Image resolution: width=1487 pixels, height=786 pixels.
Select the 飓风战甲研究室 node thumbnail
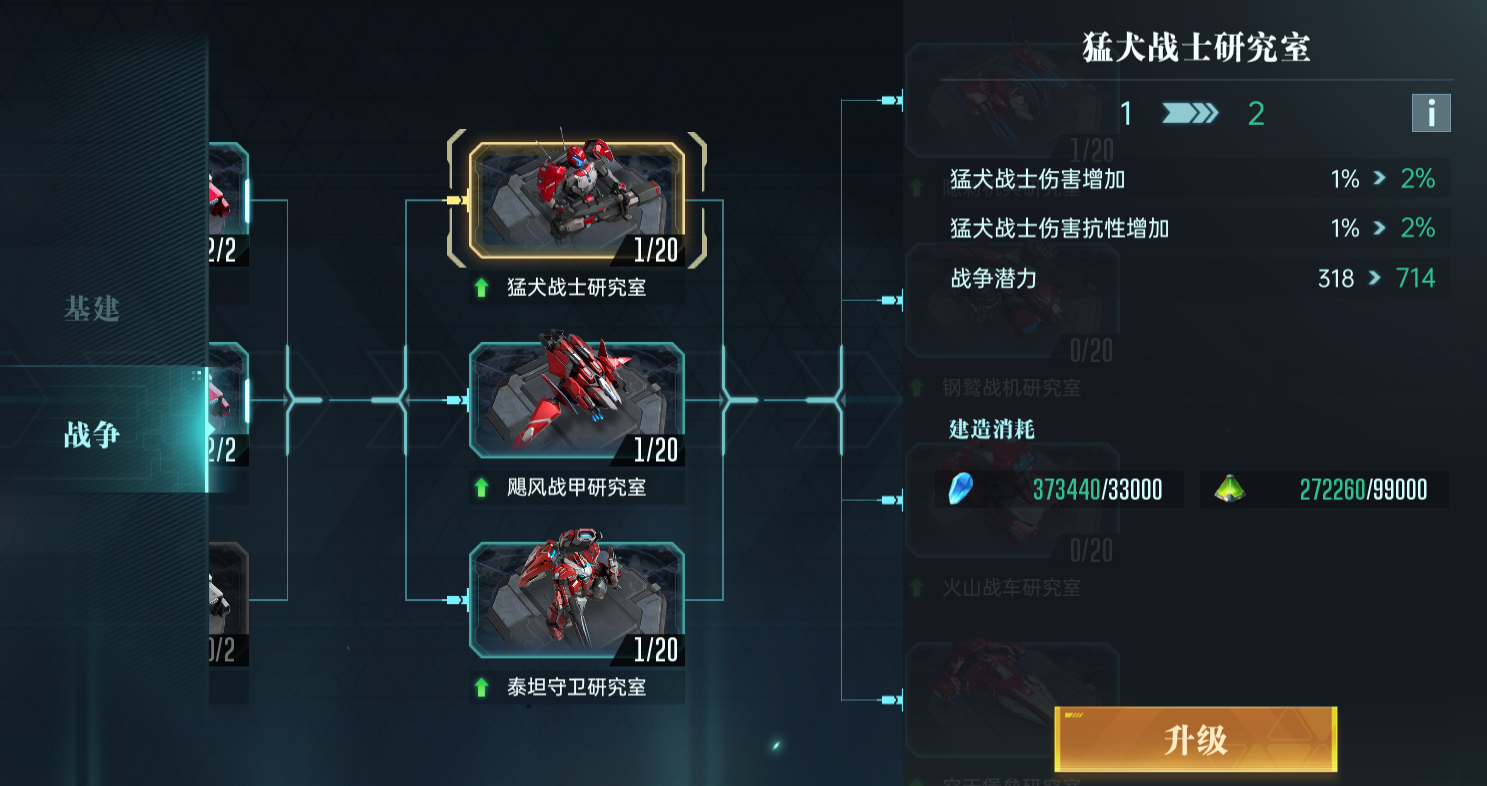tap(577, 400)
